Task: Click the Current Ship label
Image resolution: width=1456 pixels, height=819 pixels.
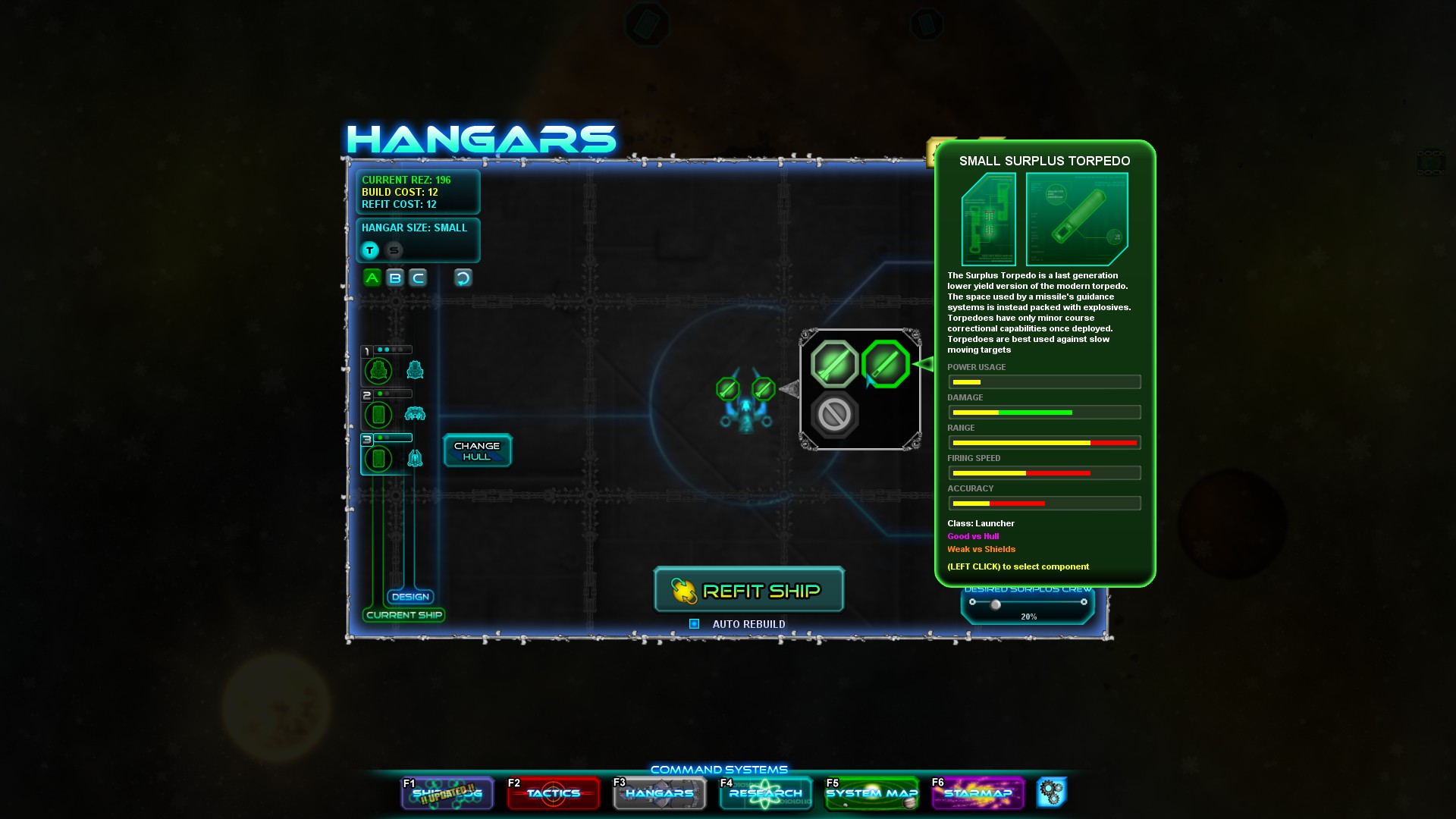Action: [x=404, y=615]
